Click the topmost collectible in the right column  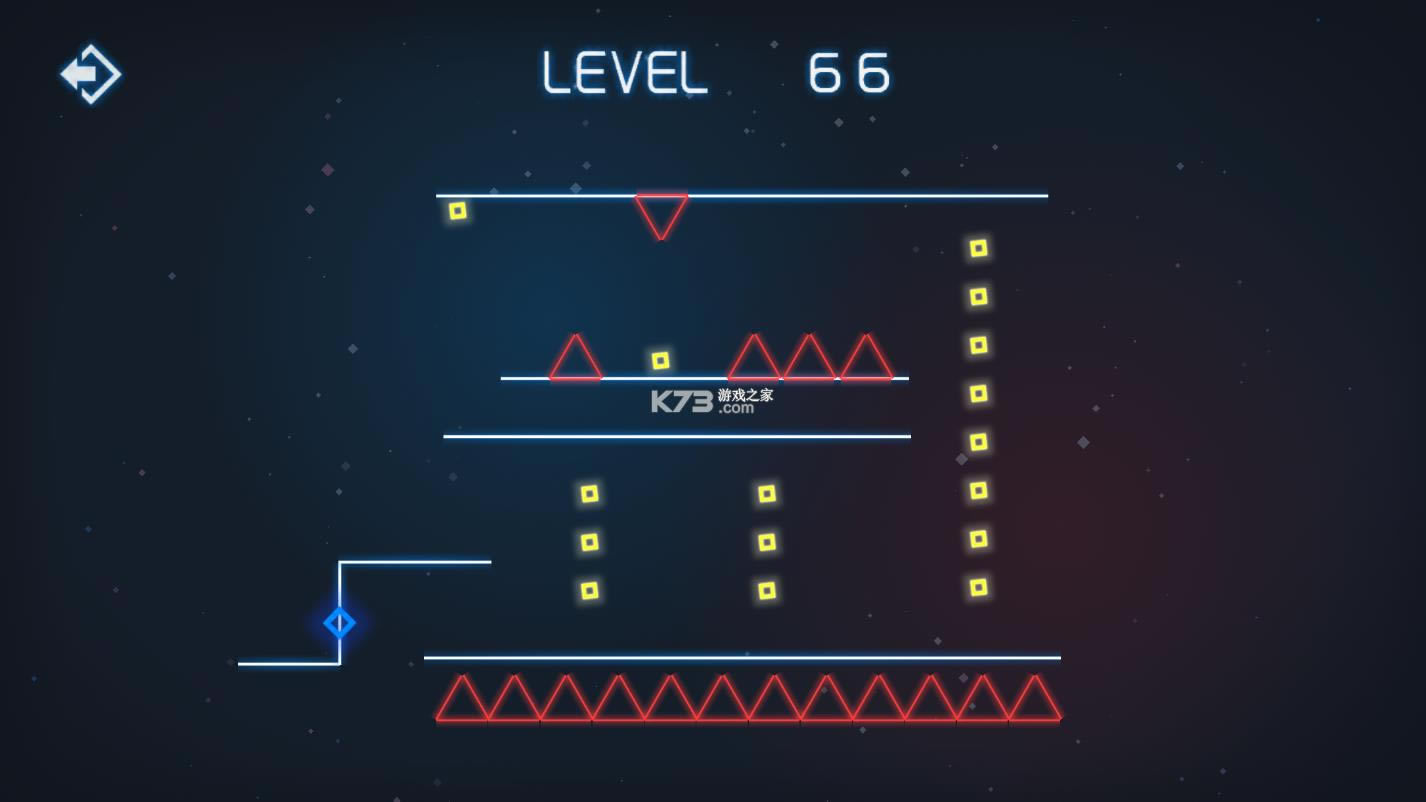[x=977, y=248]
